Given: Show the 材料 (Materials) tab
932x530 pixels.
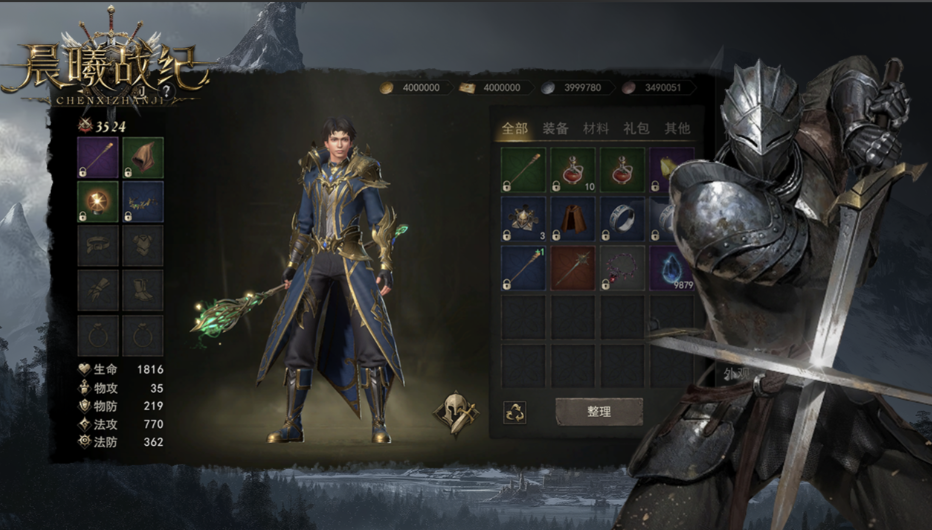Looking at the screenshot, I should 596,128.
